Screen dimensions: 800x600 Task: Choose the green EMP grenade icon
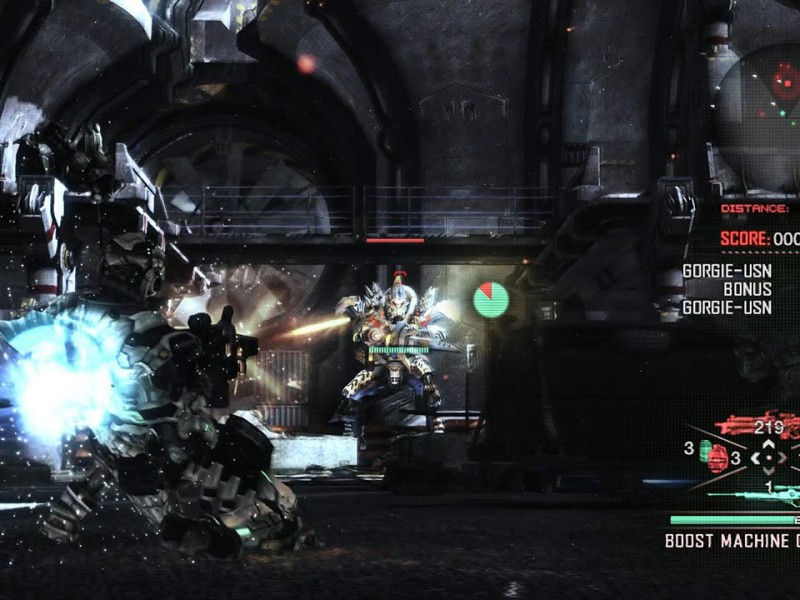703,447
